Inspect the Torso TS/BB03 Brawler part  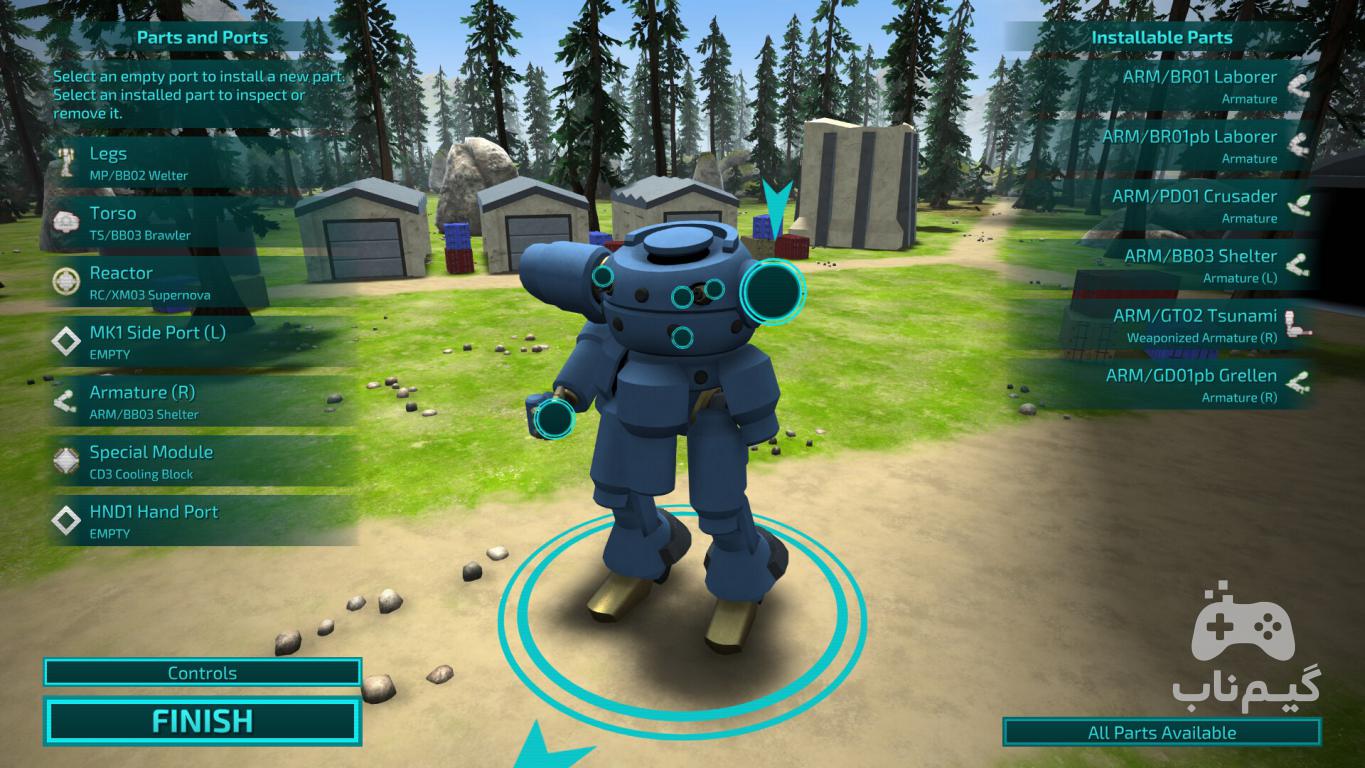200,223
